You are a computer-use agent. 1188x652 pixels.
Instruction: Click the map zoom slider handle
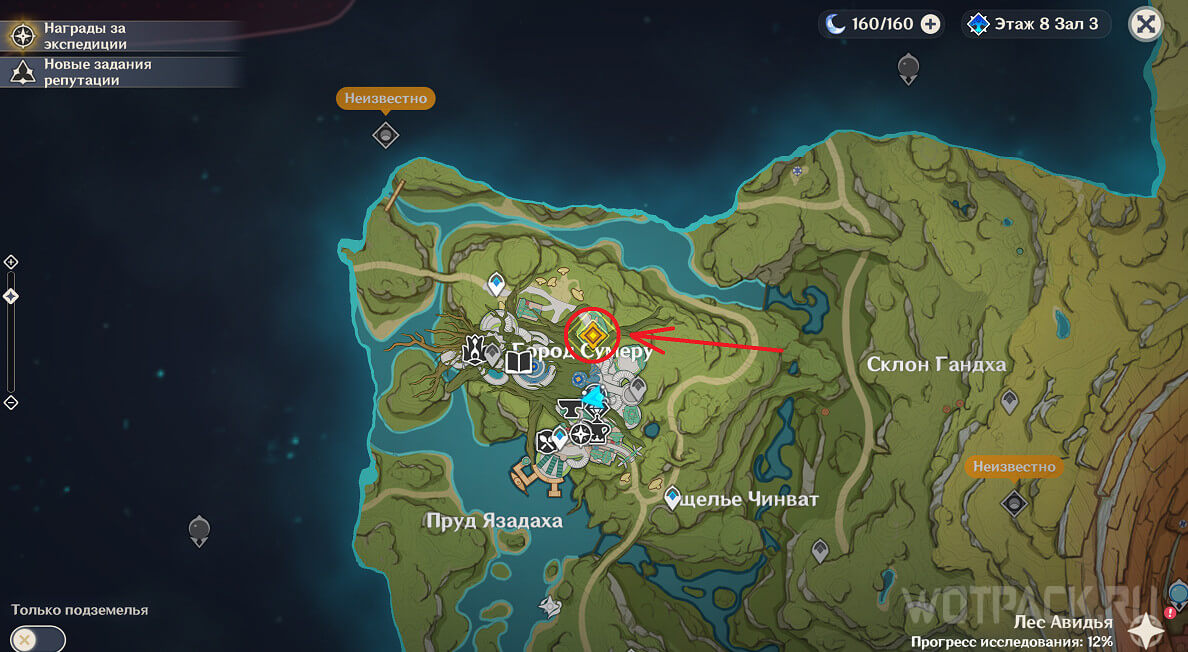coord(11,296)
